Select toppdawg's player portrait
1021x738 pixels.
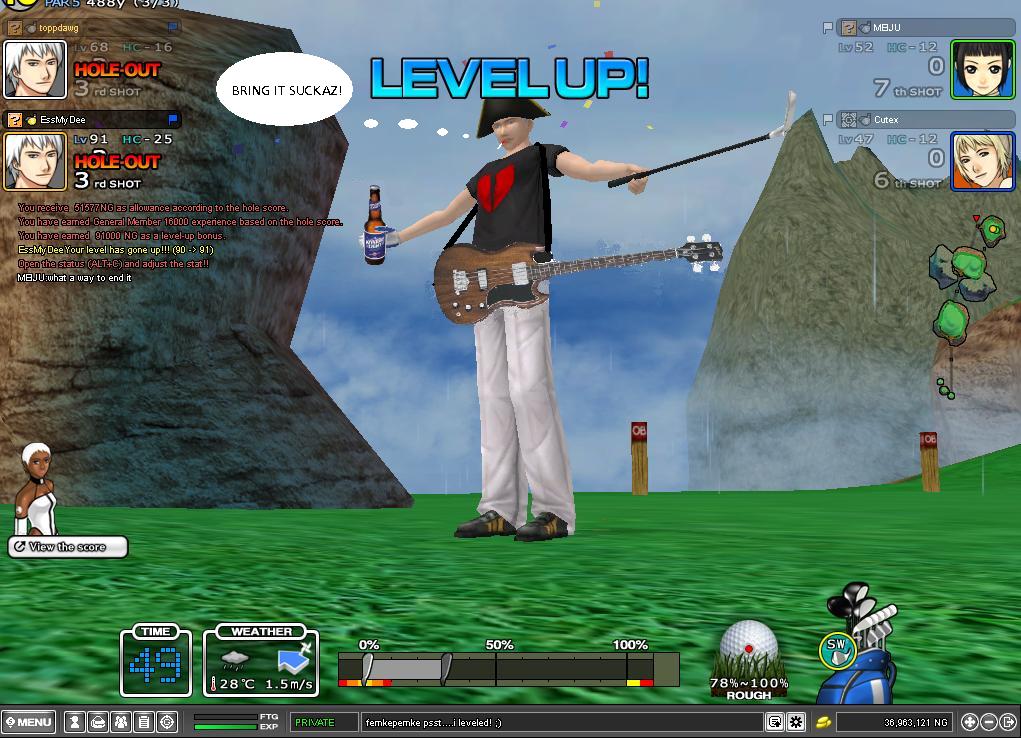tap(35, 69)
